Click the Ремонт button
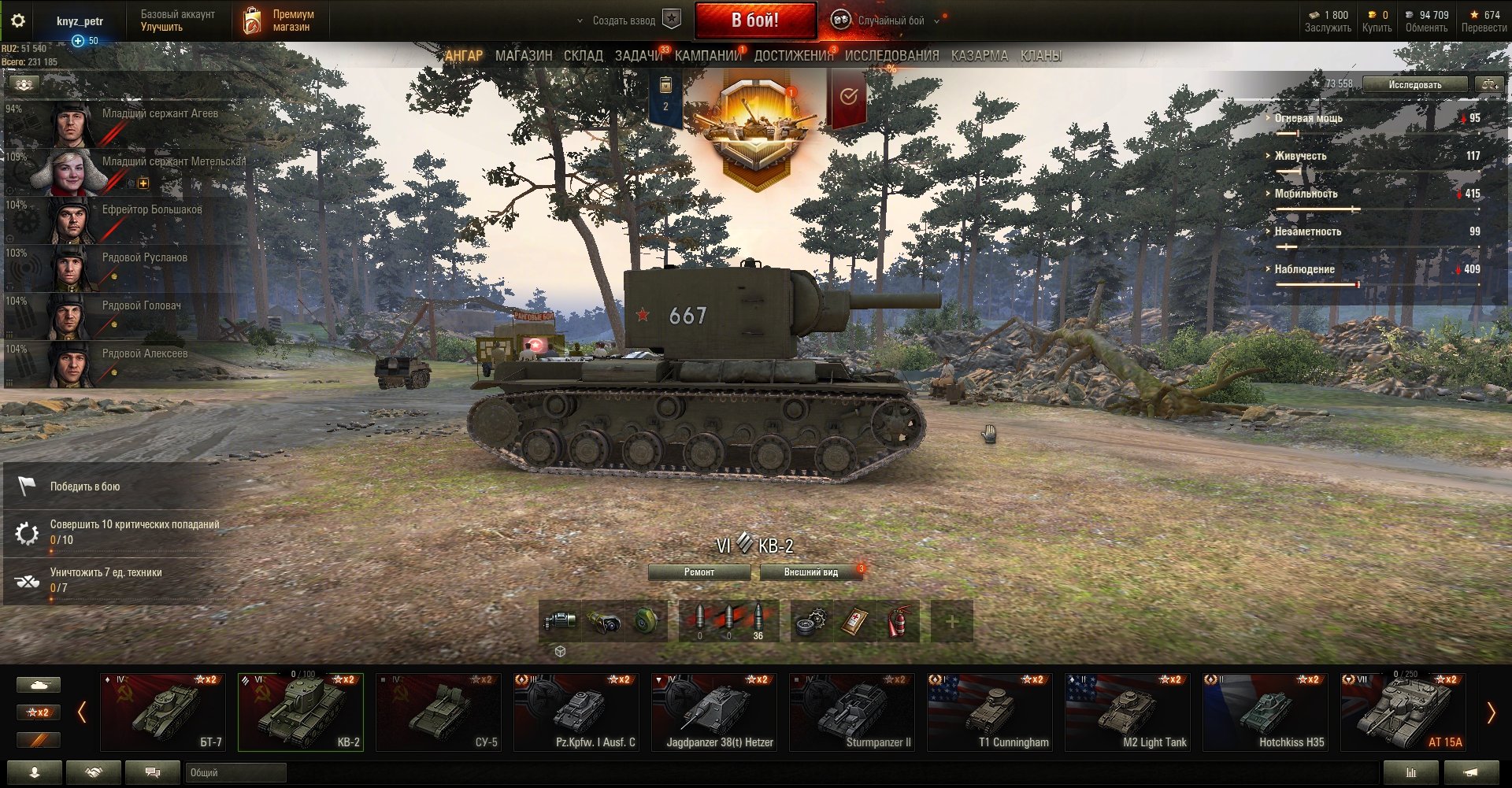 point(699,572)
